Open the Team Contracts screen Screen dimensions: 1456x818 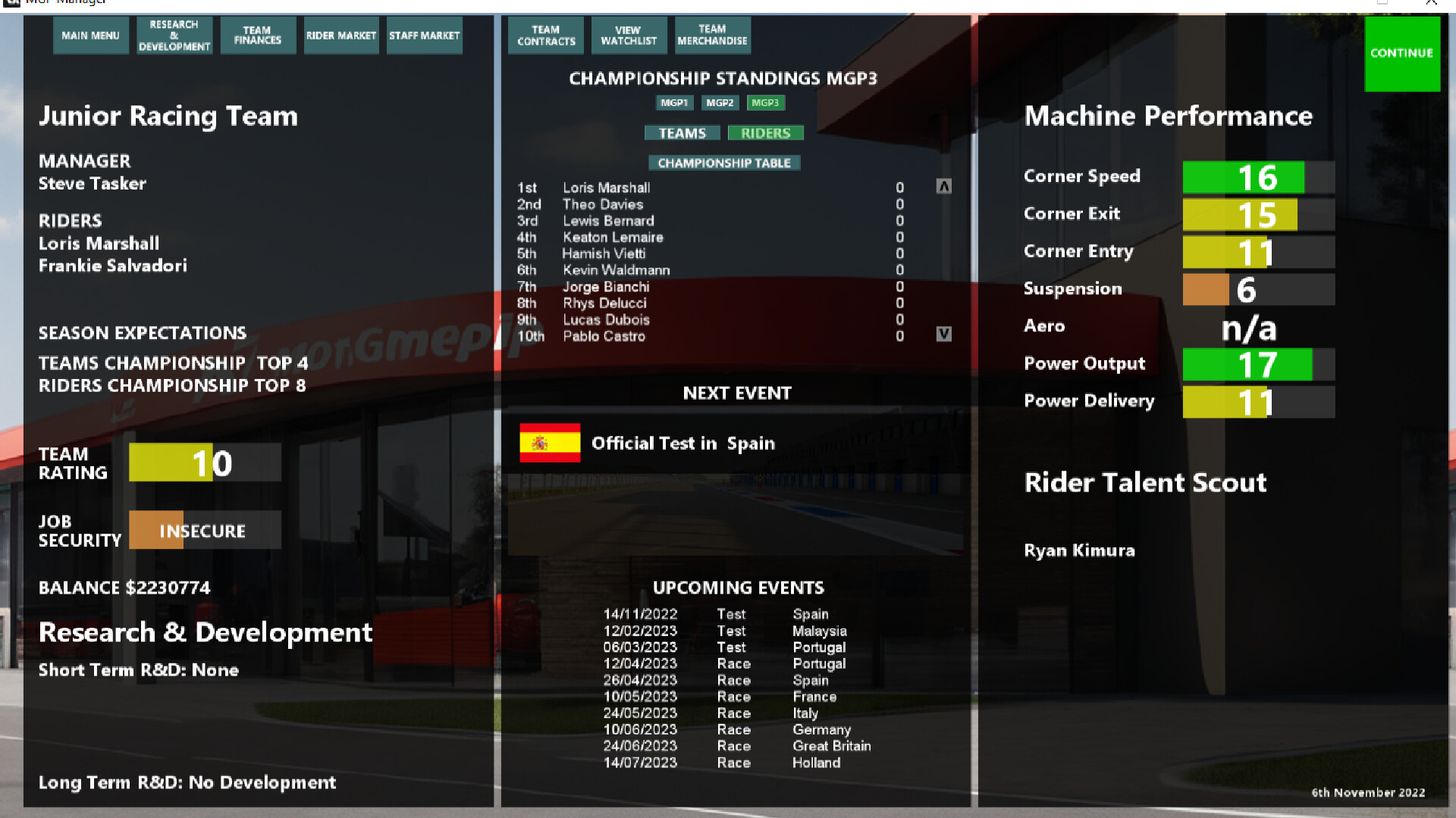(545, 35)
